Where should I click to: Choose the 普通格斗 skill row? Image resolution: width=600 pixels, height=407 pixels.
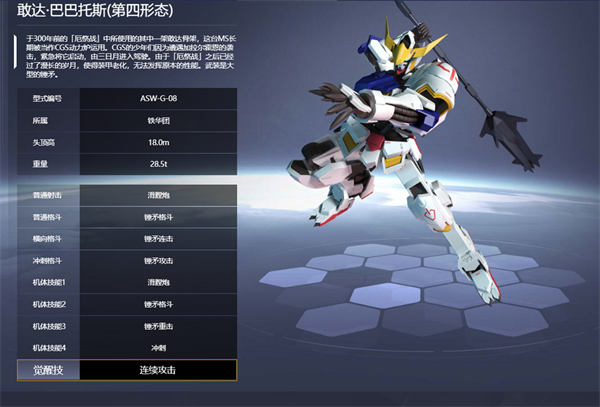127,216
